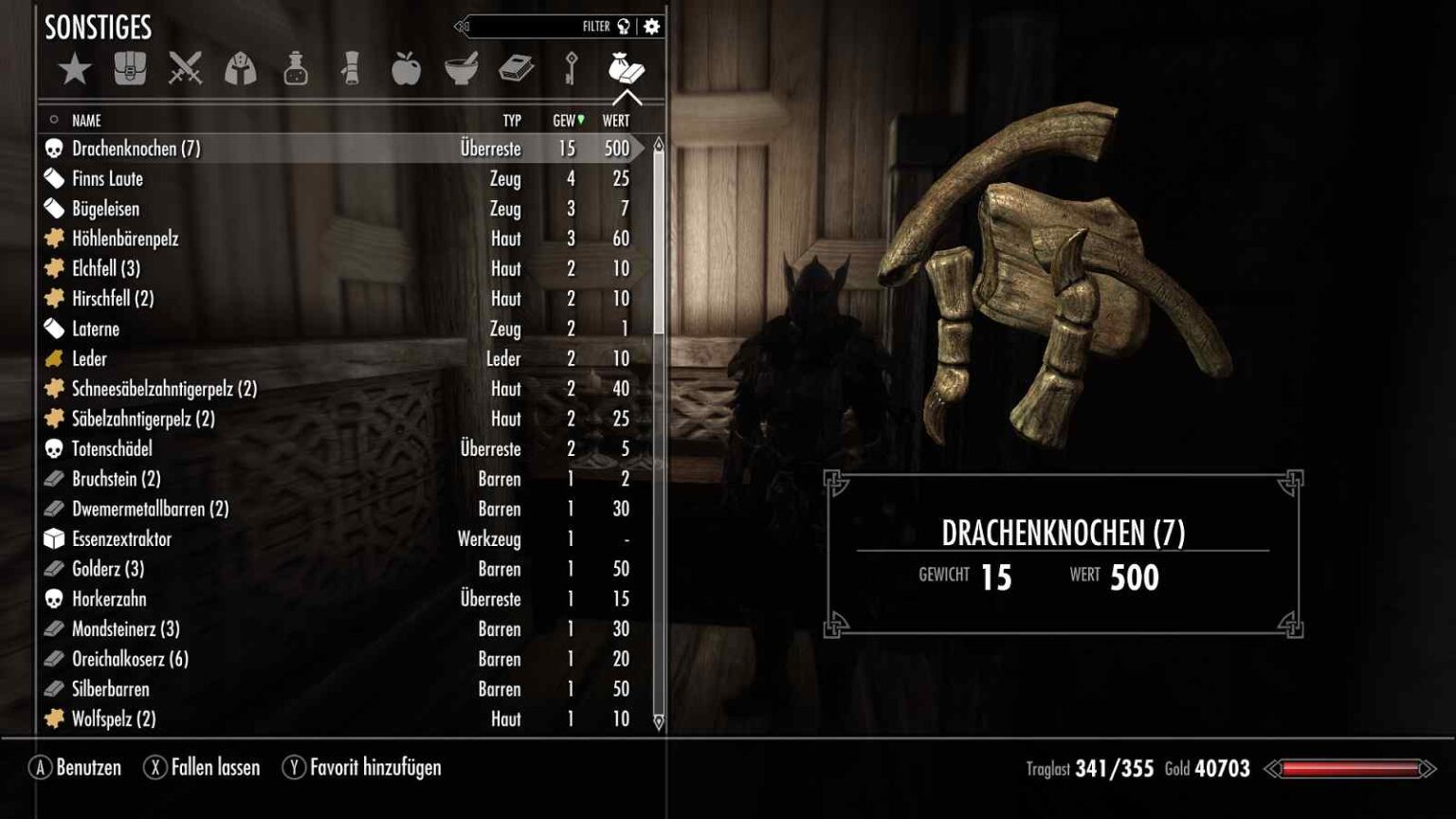The image size is (1456, 819).
Task: Open the Ingredients mortar and pestle category
Action: (x=462, y=69)
